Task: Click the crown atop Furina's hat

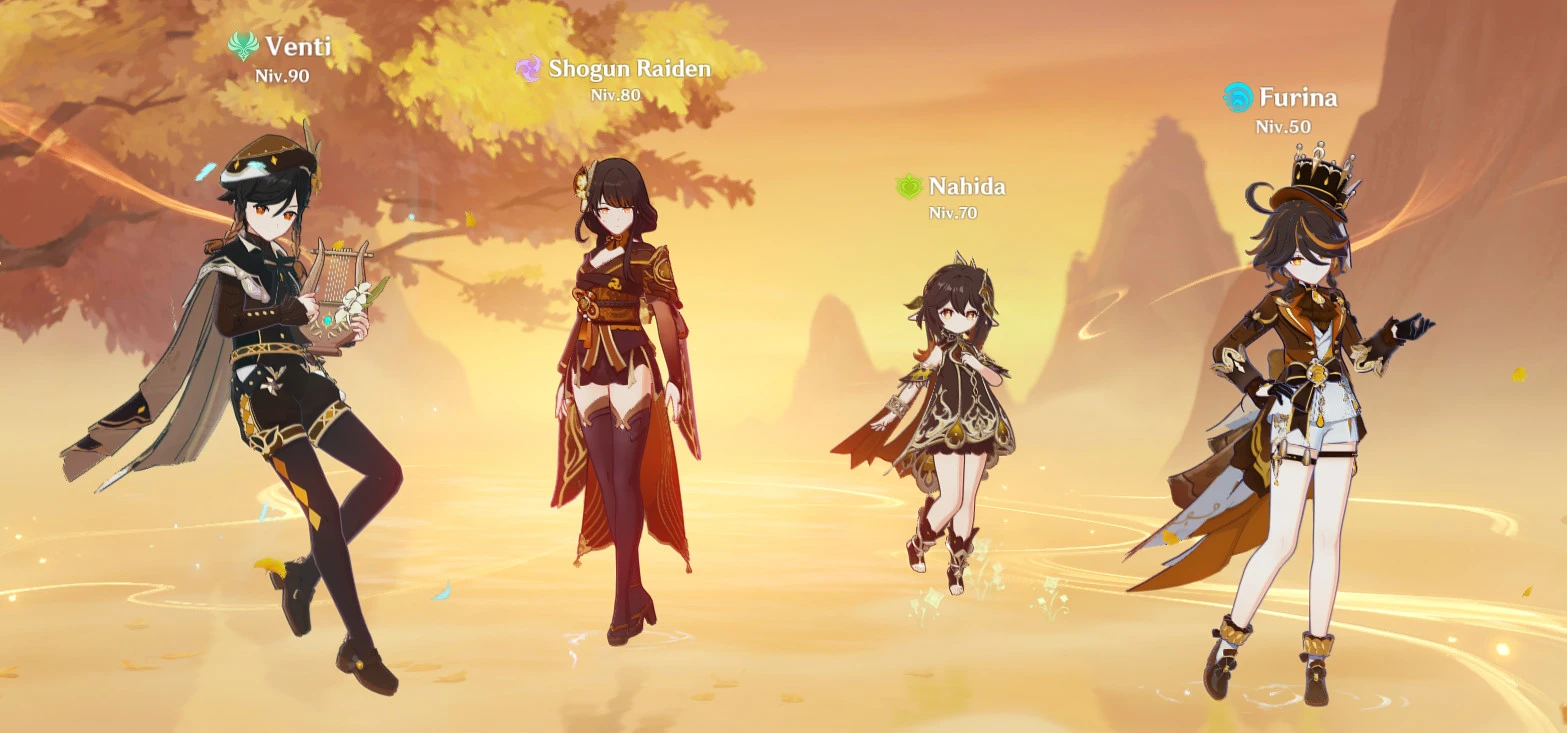Action: pyautogui.click(x=1318, y=166)
